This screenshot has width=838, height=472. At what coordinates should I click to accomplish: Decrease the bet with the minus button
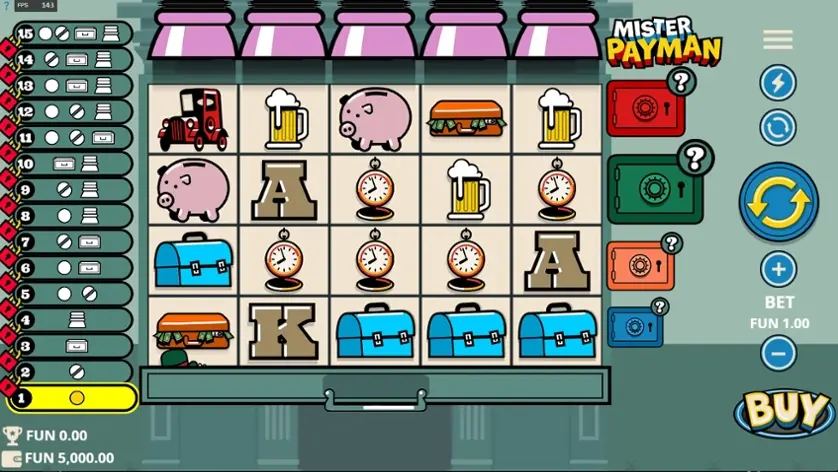(778, 352)
